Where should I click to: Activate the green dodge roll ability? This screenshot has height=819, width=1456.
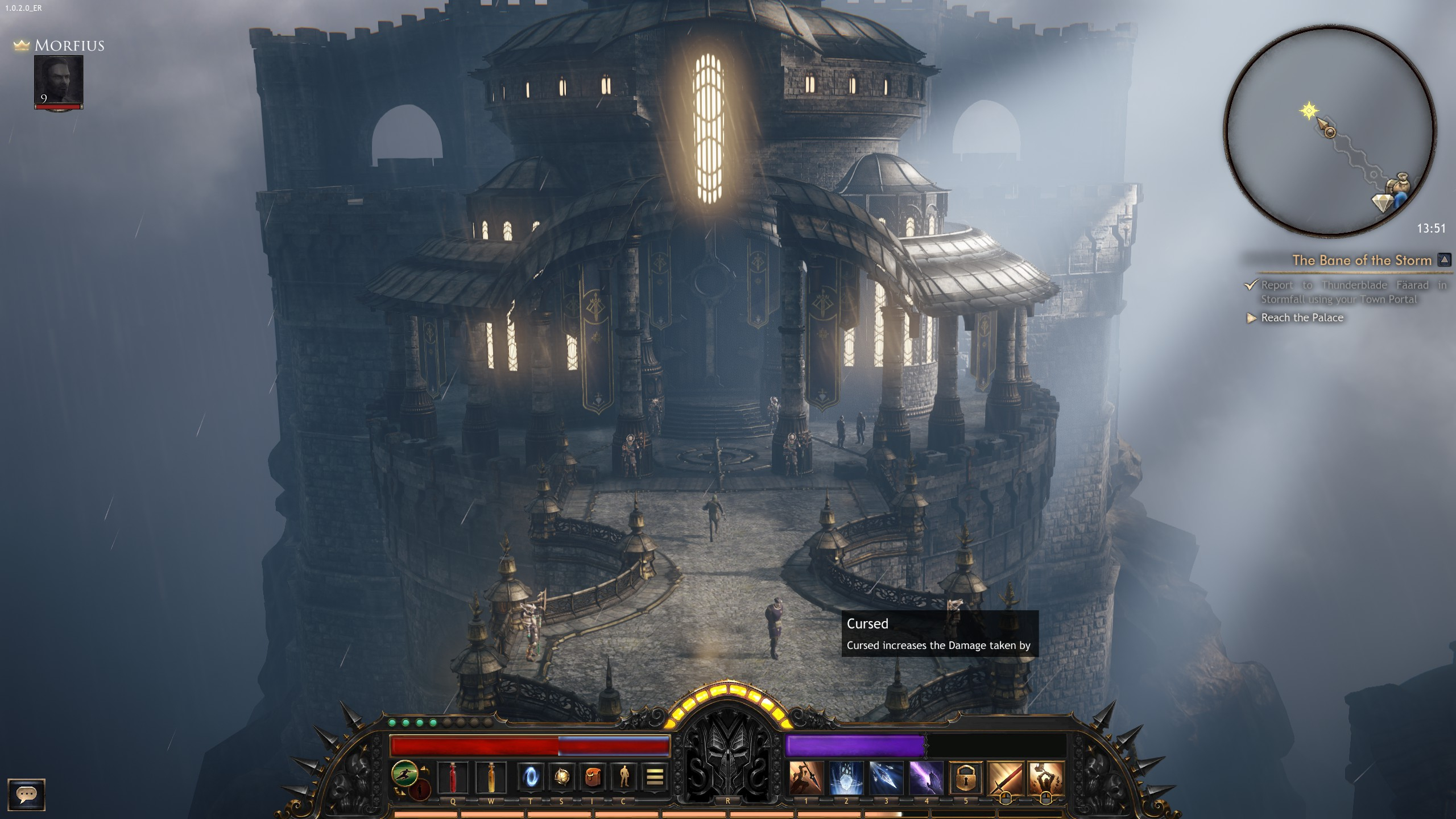(404, 774)
